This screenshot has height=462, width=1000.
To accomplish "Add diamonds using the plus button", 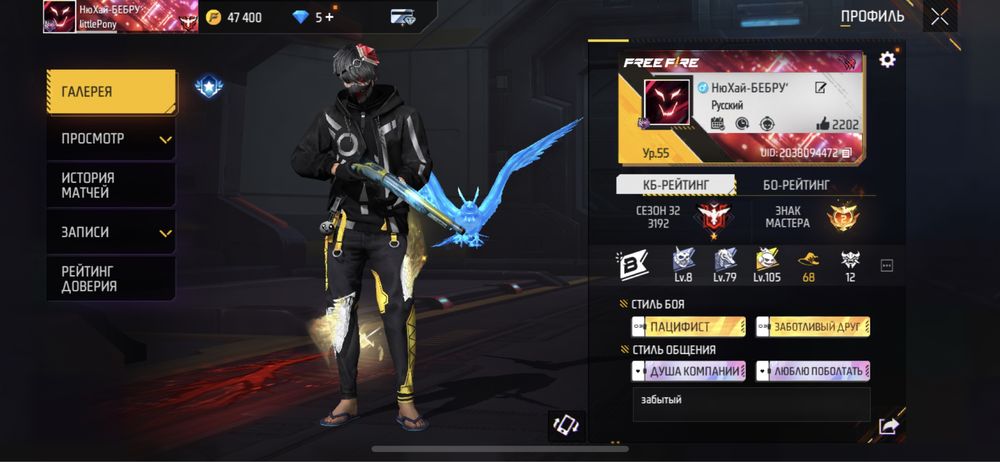I will point(330,17).
